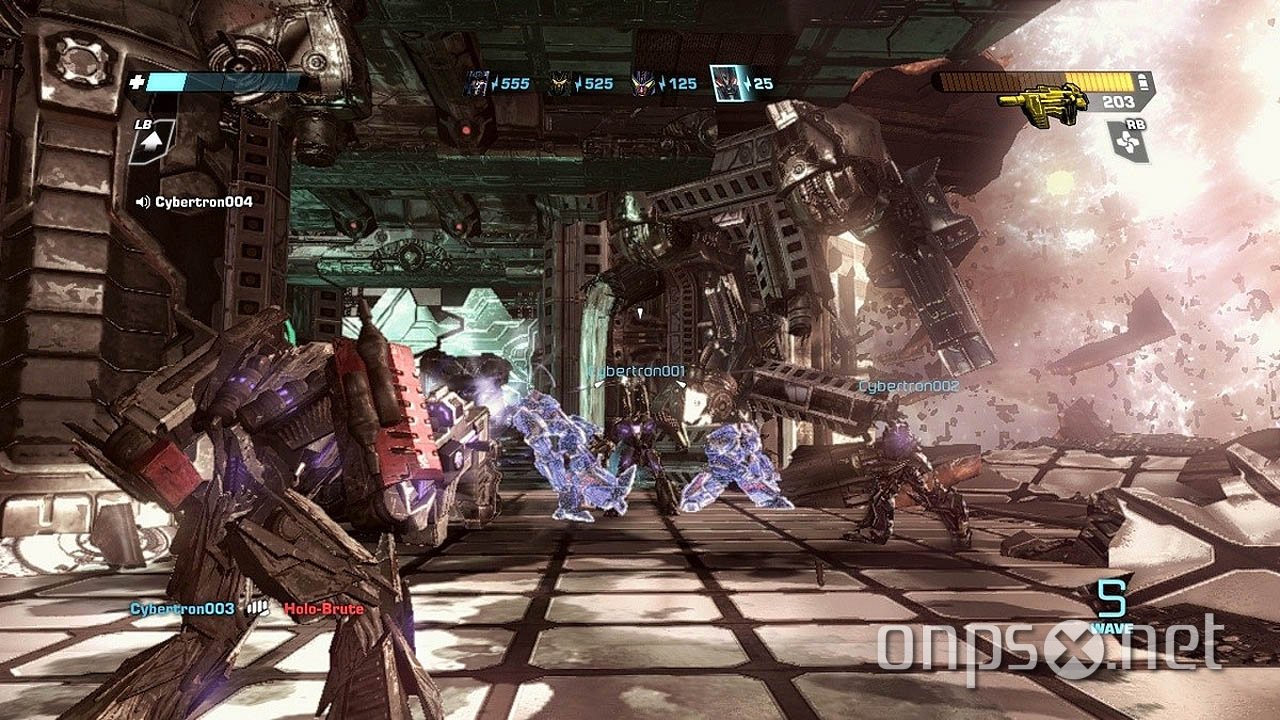The image size is (1280, 720).
Task: Toggle the purple portrait with 125 points
Action: coord(645,83)
